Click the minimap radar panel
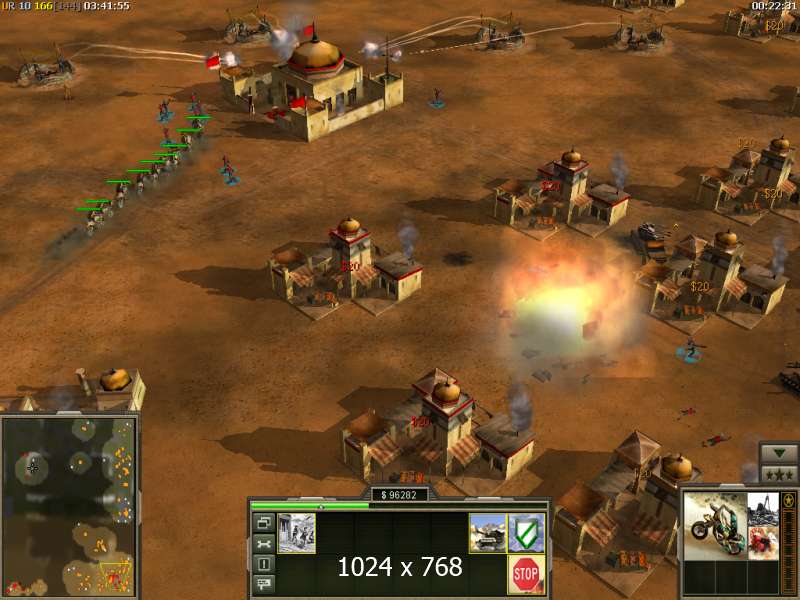800x600 pixels. (x=68, y=506)
